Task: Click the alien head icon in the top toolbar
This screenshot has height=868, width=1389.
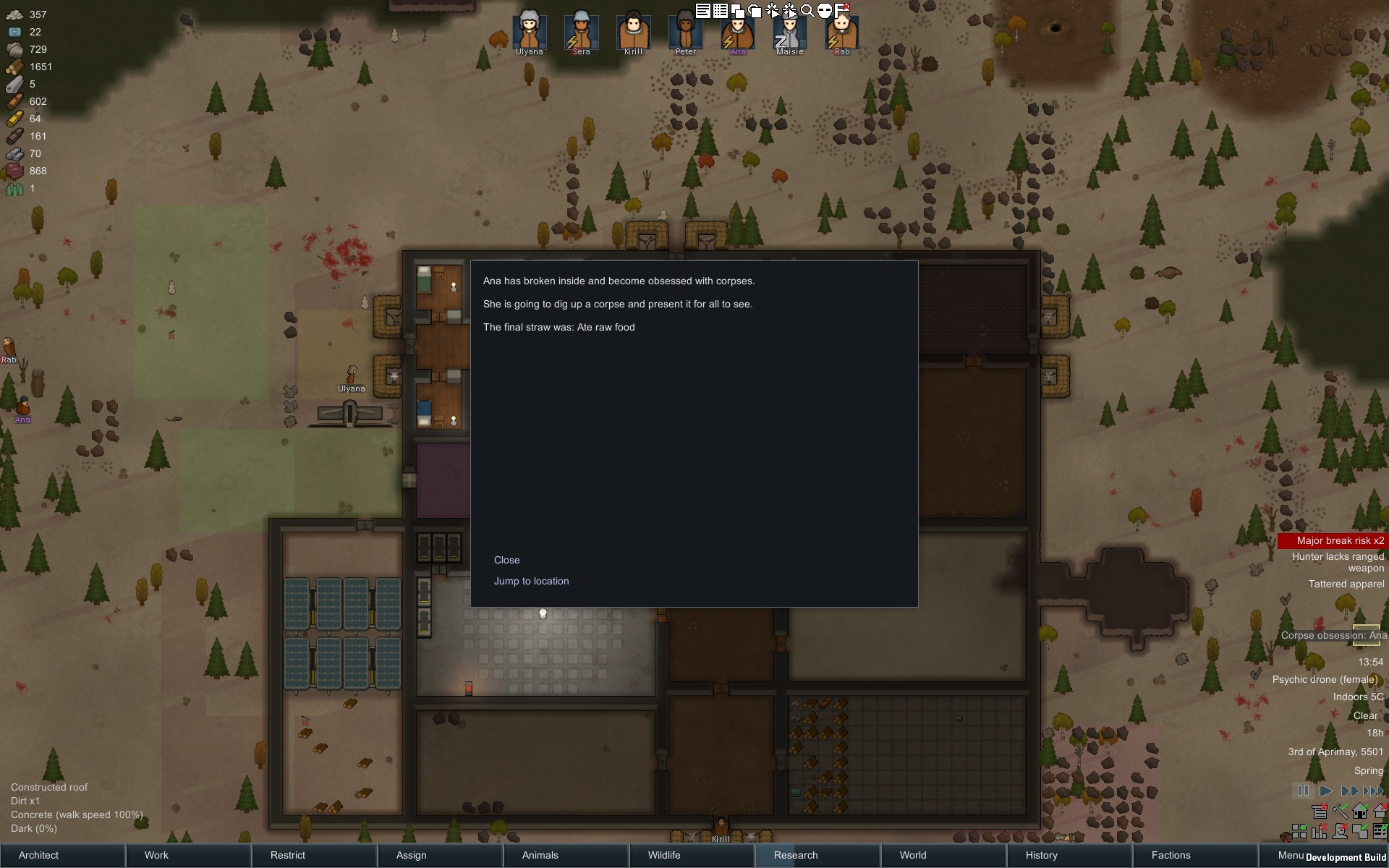Action: pos(824,10)
